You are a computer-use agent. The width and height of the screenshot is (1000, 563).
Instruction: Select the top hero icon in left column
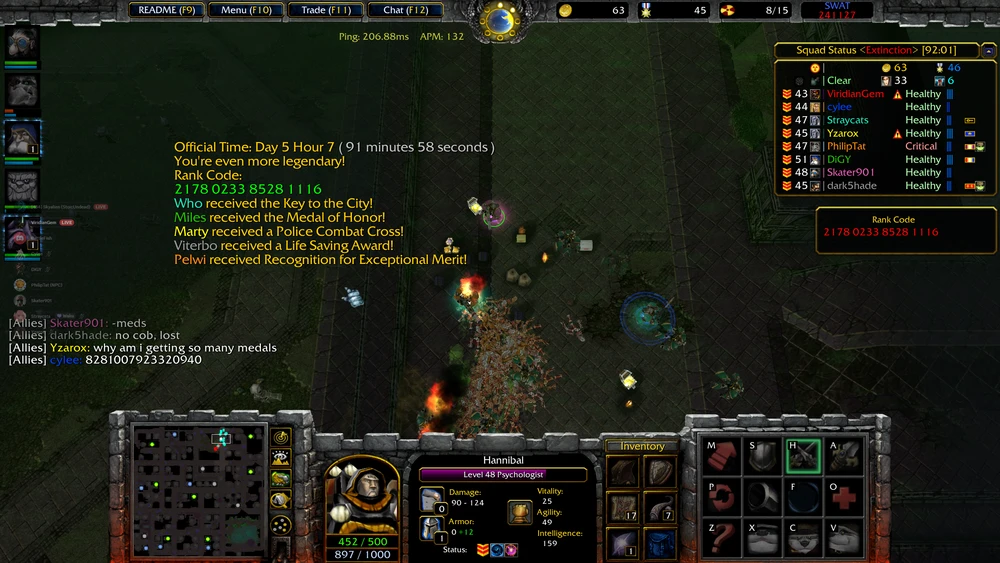click(22, 43)
